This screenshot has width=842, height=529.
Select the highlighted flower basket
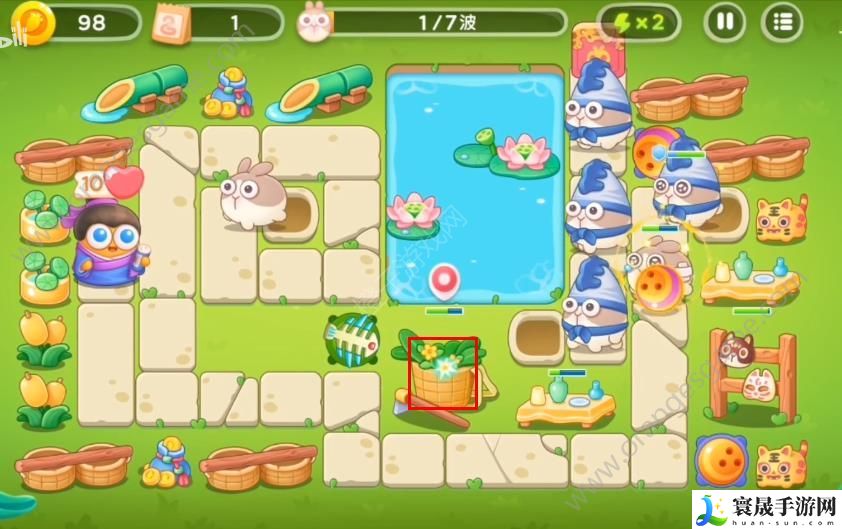(442, 373)
